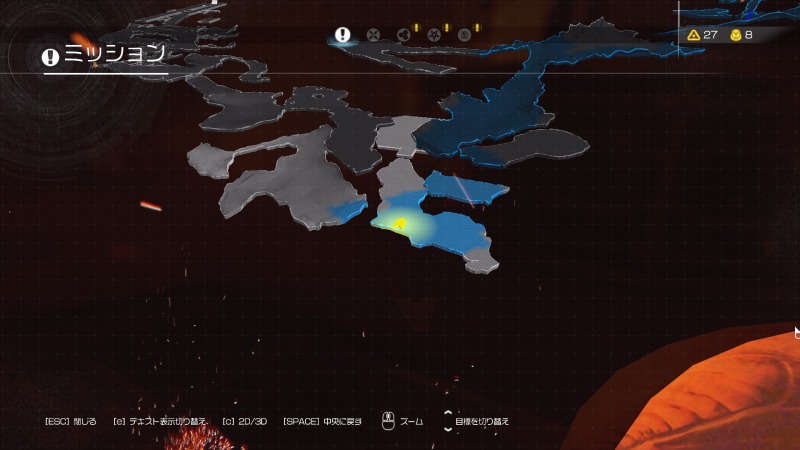Switch to the crossed-arrows tab icon
This screenshot has width=800, height=450.
pos(373,35)
